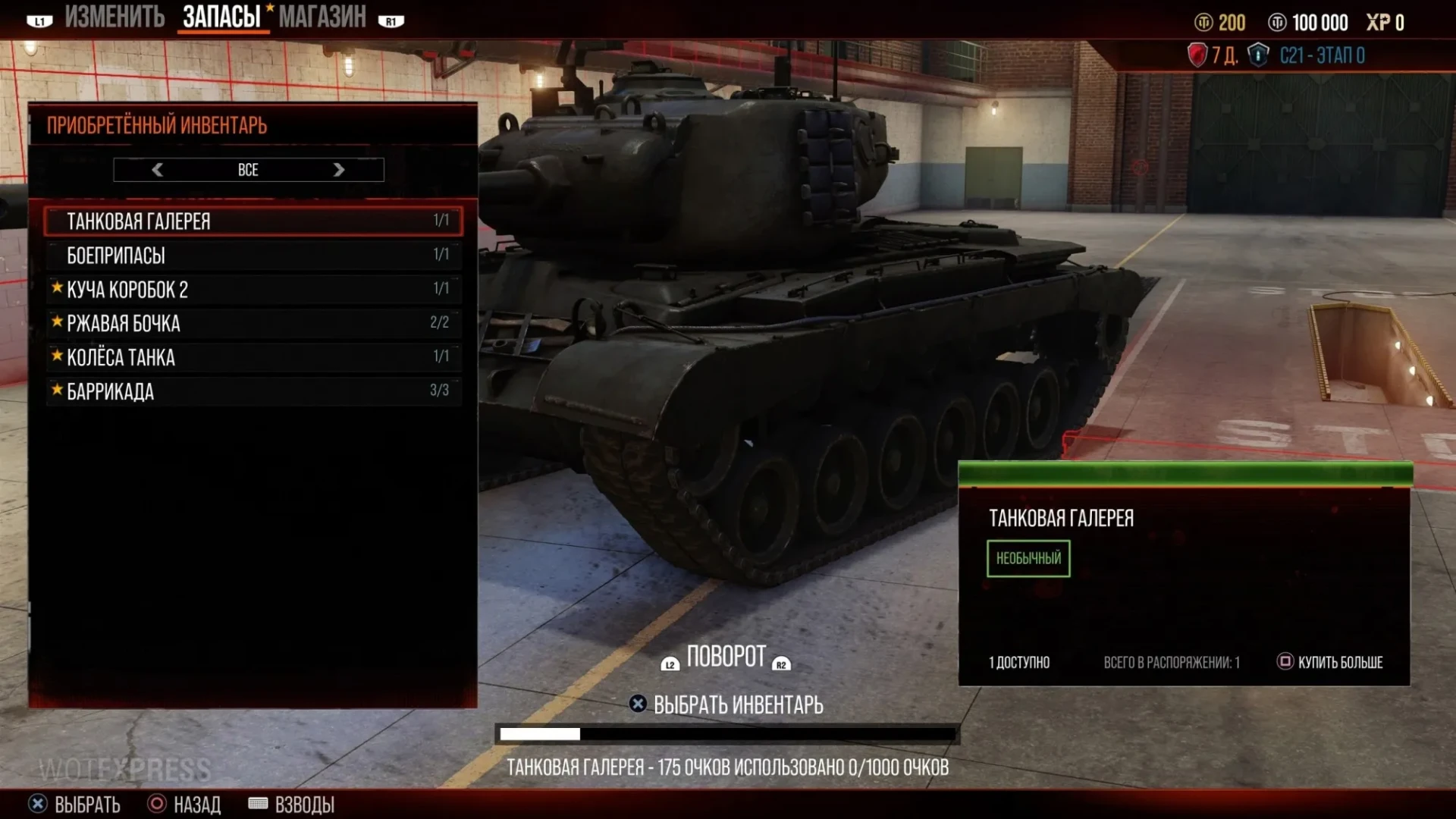Viewport: 1456px width, 819px height.
Task: Go to the МАГАЗИН tab
Action: click(322, 17)
